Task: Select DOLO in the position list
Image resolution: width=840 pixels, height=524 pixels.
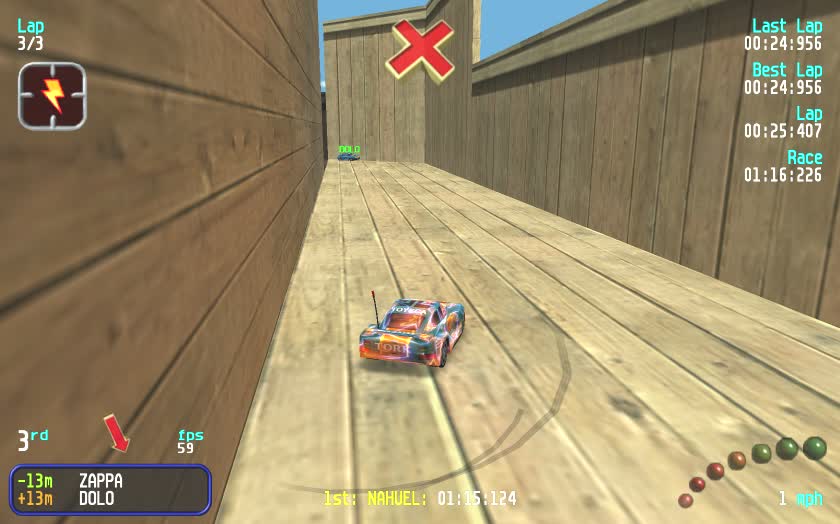Action: tap(96, 498)
